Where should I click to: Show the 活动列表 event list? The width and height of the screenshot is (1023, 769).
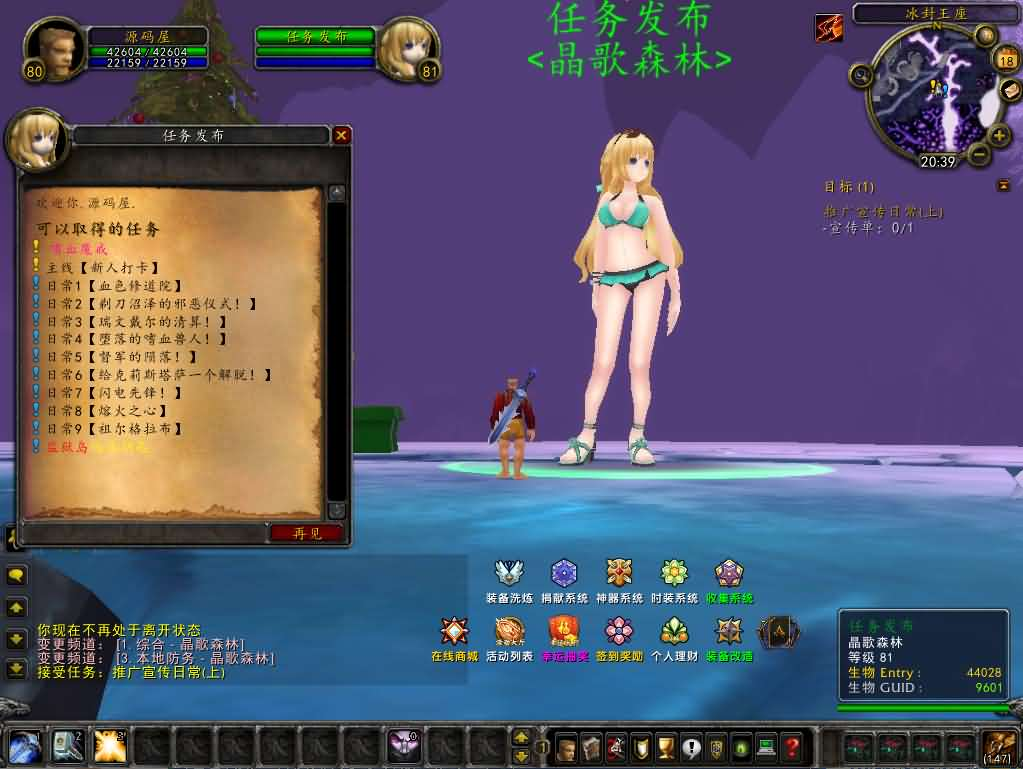click(x=510, y=632)
